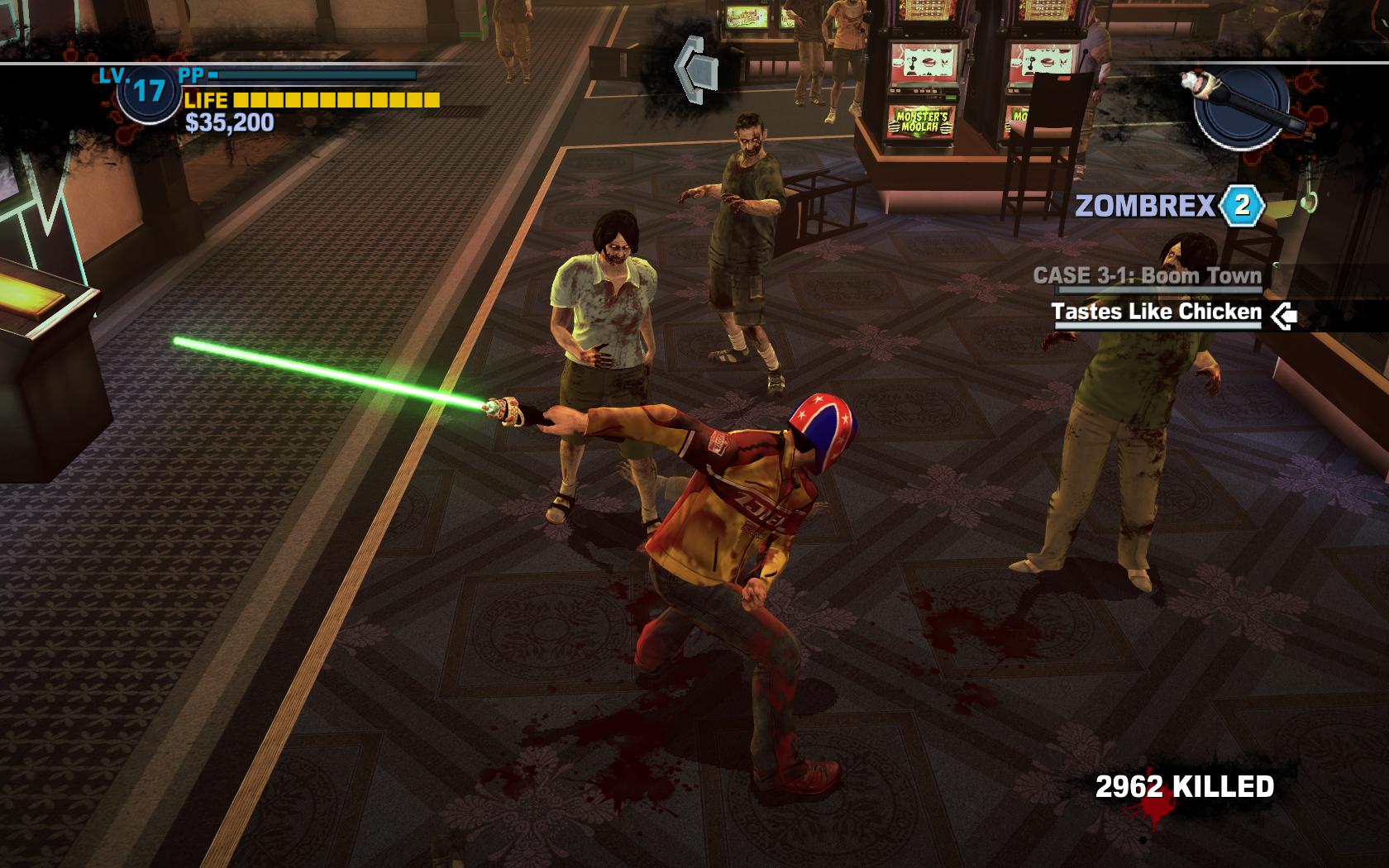Click the level 17 badge

tap(148, 90)
